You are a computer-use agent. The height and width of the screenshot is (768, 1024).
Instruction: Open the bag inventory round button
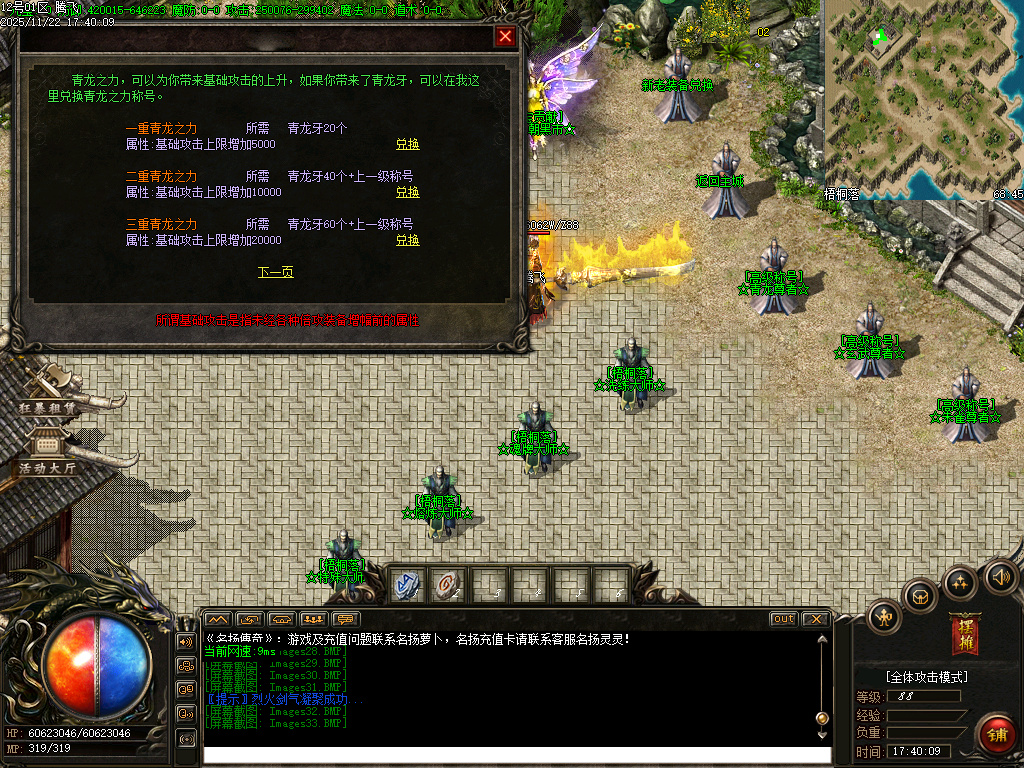pos(920,596)
